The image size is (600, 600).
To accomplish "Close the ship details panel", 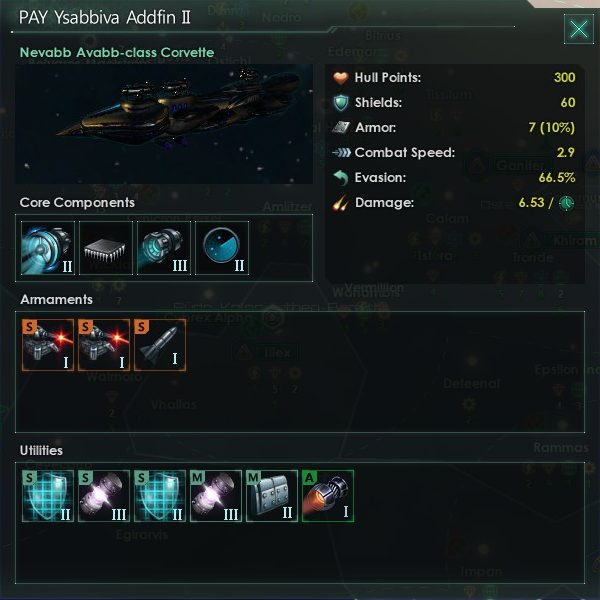I will 579,29.
